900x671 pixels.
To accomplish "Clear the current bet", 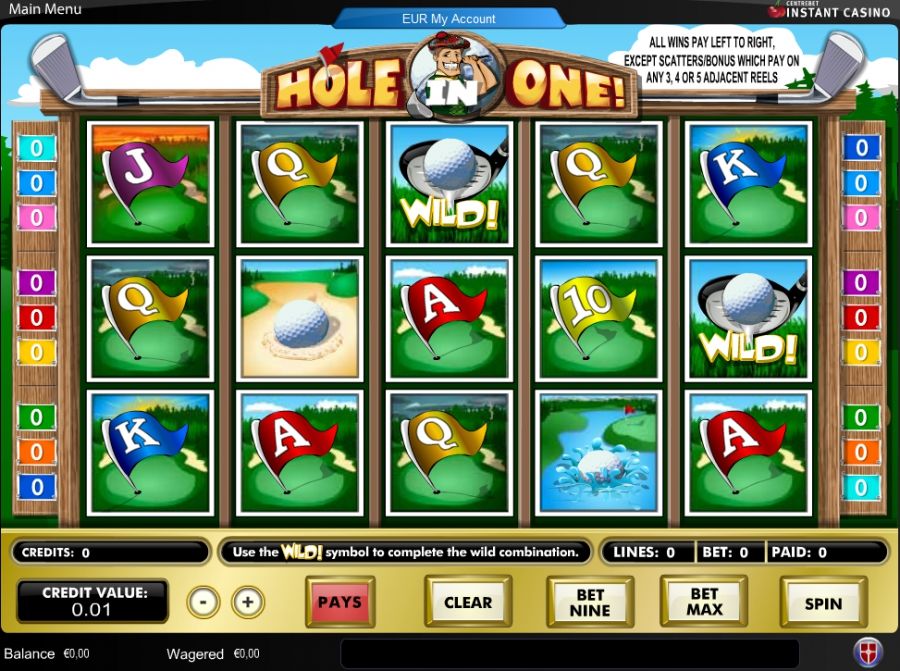I will tap(468, 602).
